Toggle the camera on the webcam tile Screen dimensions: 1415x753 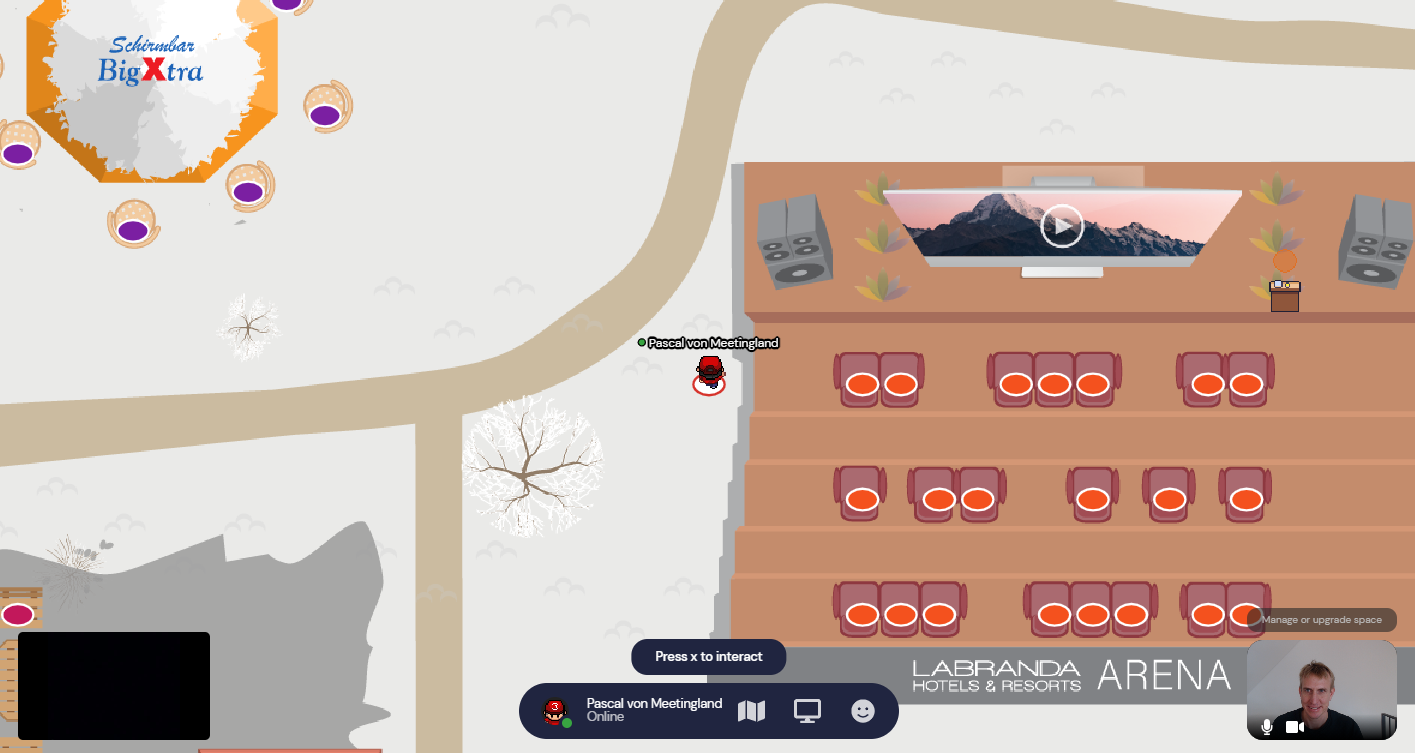coord(1296,727)
